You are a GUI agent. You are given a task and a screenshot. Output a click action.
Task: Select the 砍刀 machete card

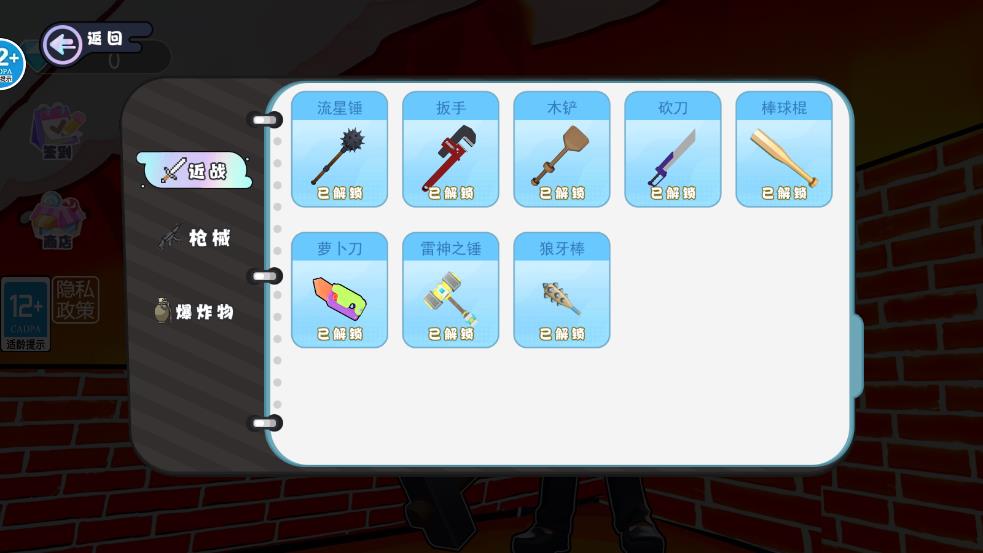[x=672, y=150]
